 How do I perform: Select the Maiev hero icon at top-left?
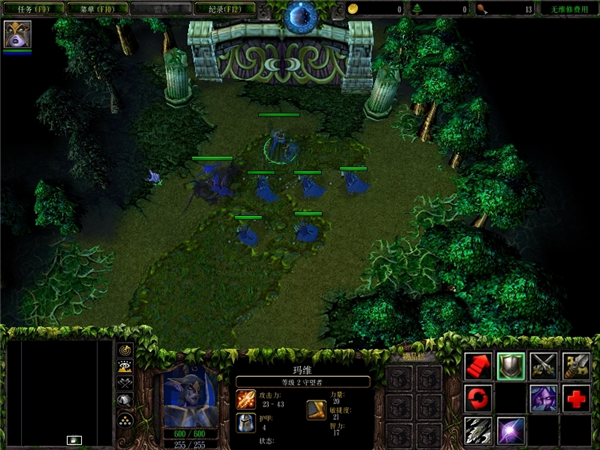17,35
